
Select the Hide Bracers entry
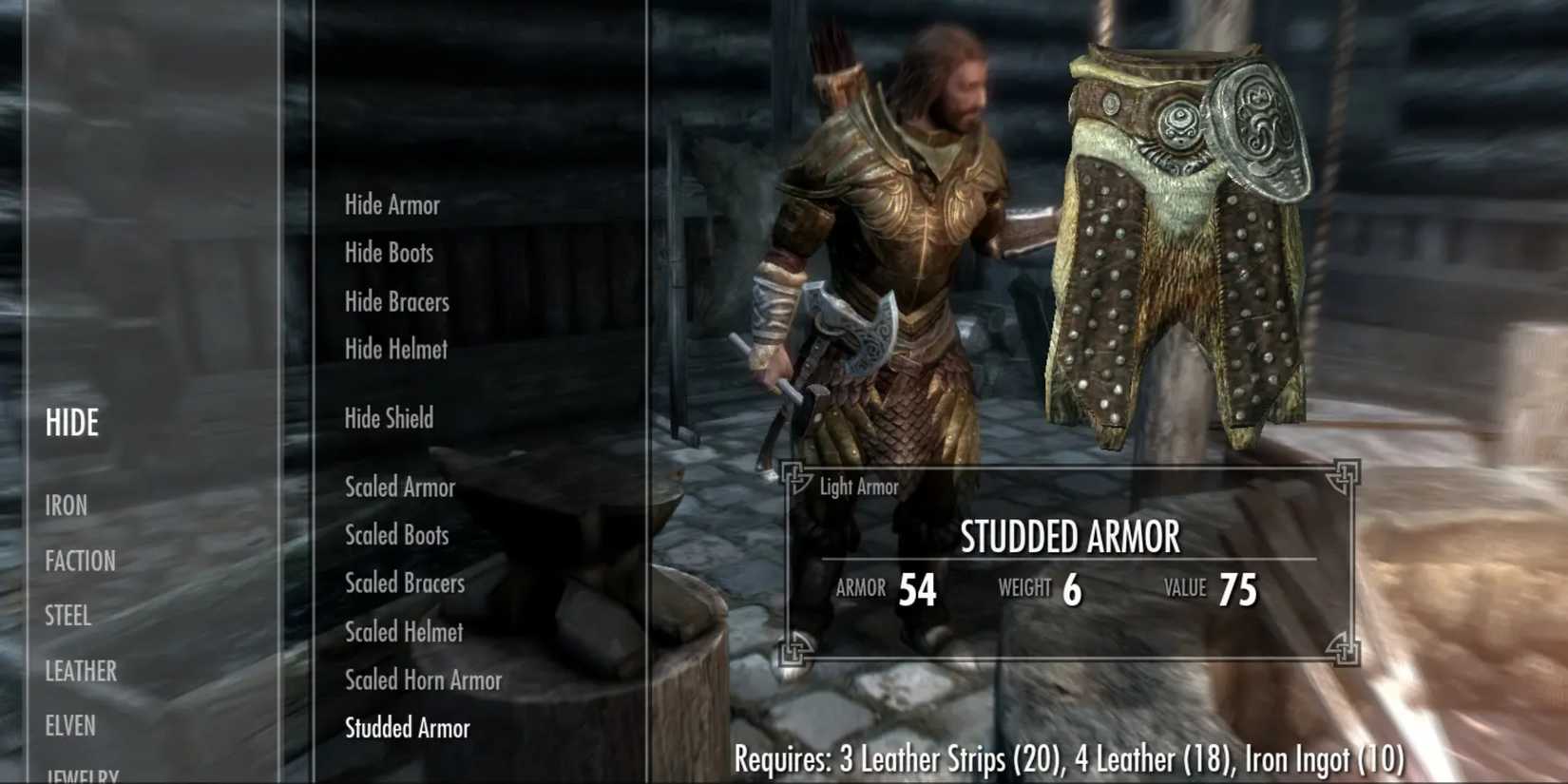396,301
